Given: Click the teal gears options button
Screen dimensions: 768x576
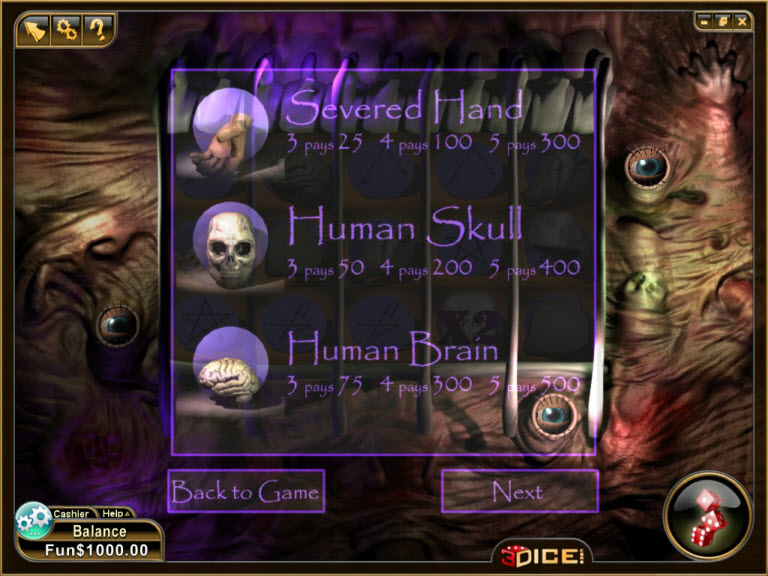Looking at the screenshot, I should 33,520.
